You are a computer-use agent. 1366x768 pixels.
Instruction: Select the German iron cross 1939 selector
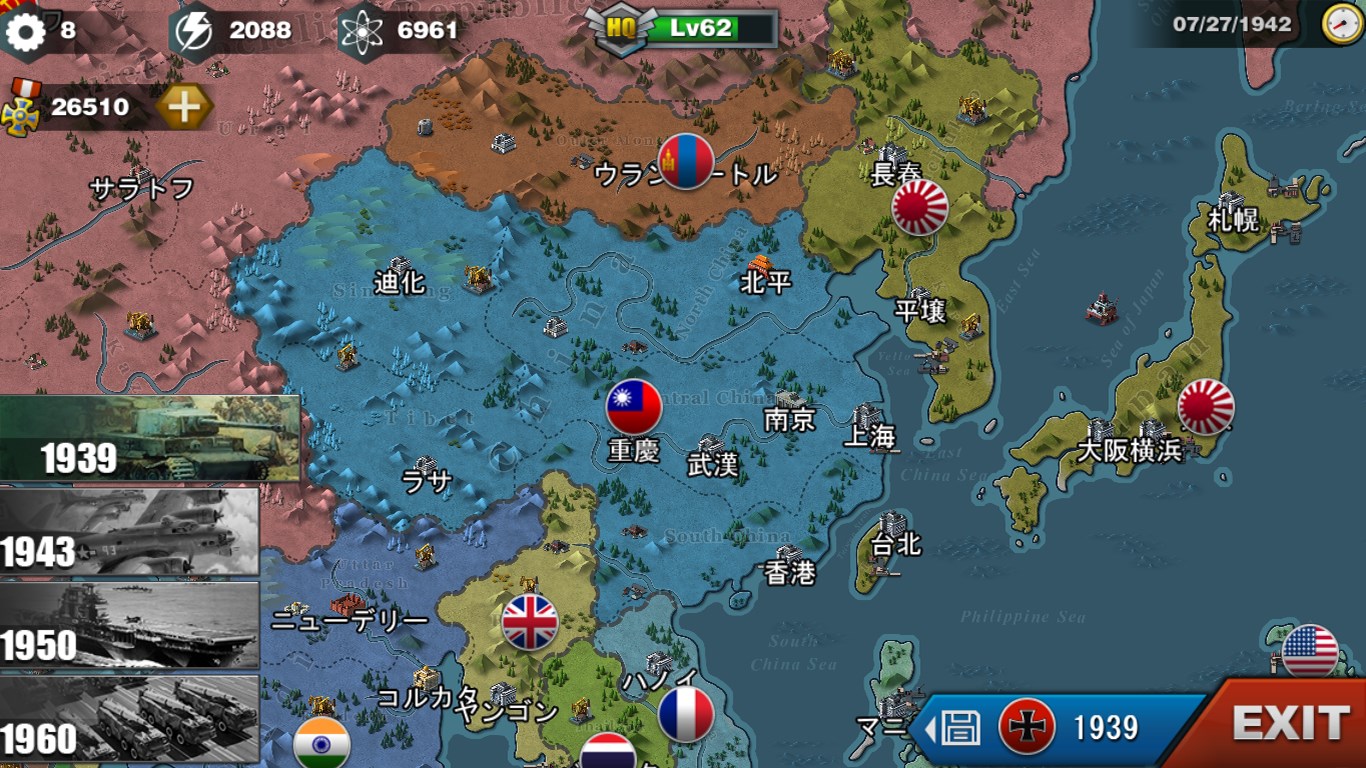click(x=1027, y=727)
